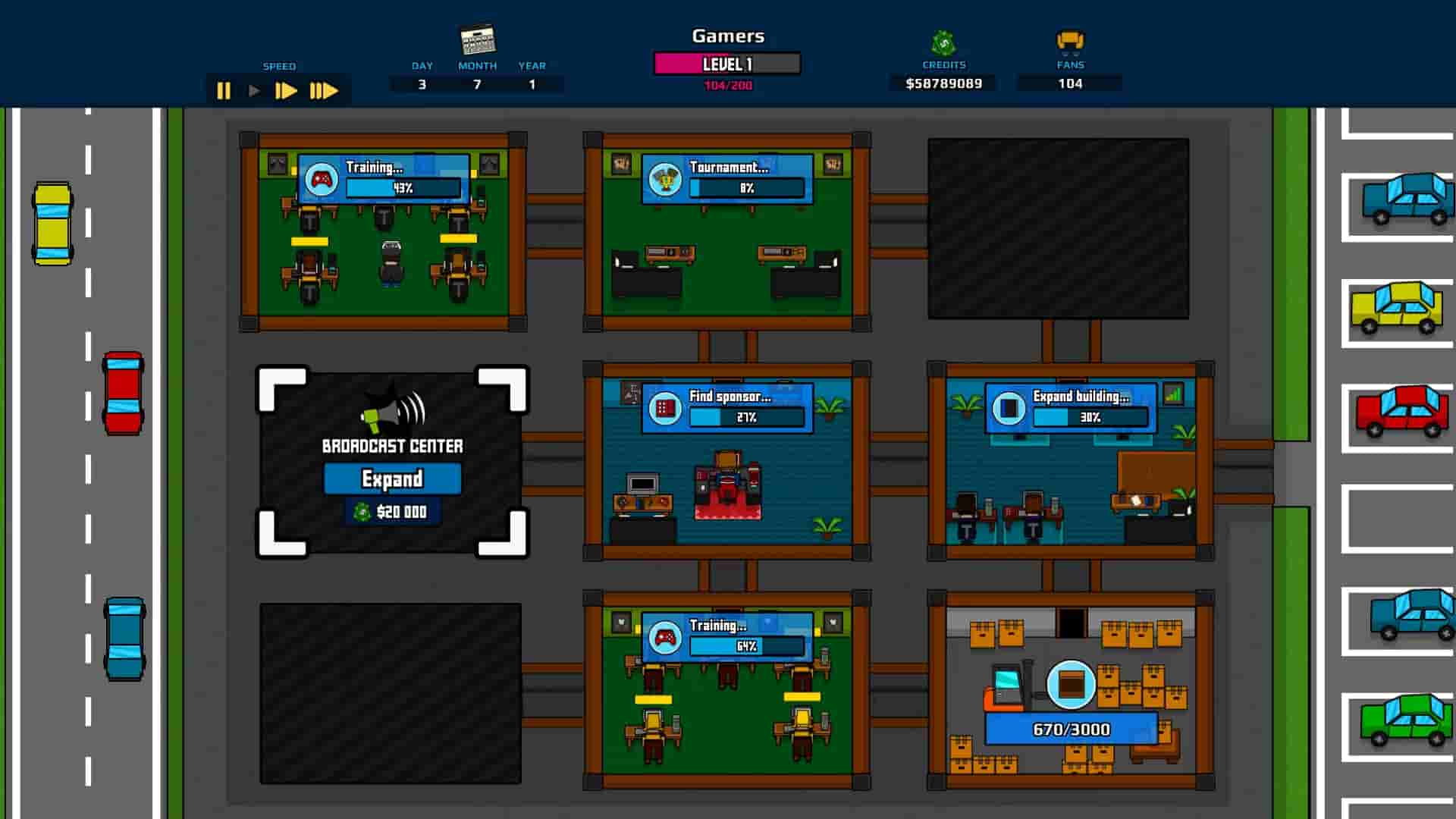Click the green stats icon in the office room corner
The height and width of the screenshot is (819, 1456).
pyautogui.click(x=1174, y=394)
